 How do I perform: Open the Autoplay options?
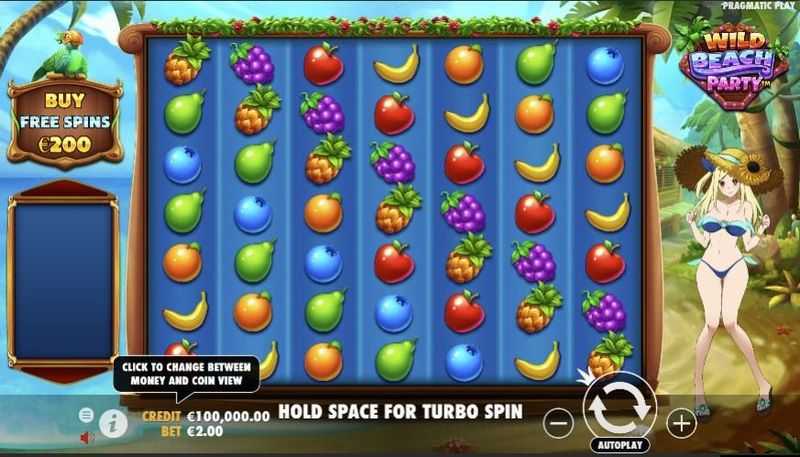click(x=620, y=445)
